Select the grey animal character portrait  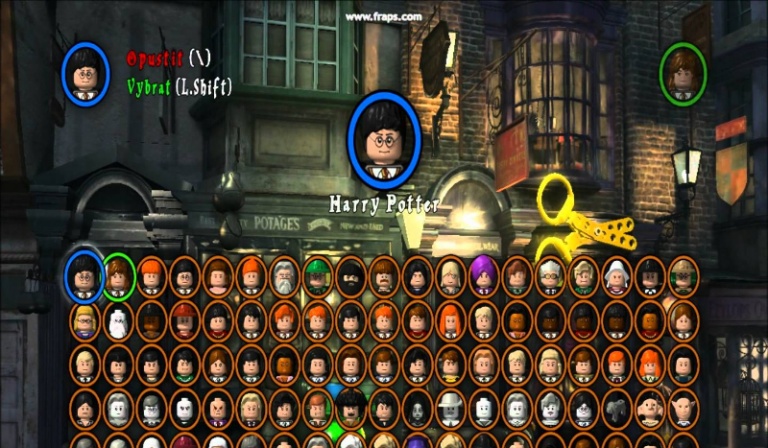click(616, 408)
